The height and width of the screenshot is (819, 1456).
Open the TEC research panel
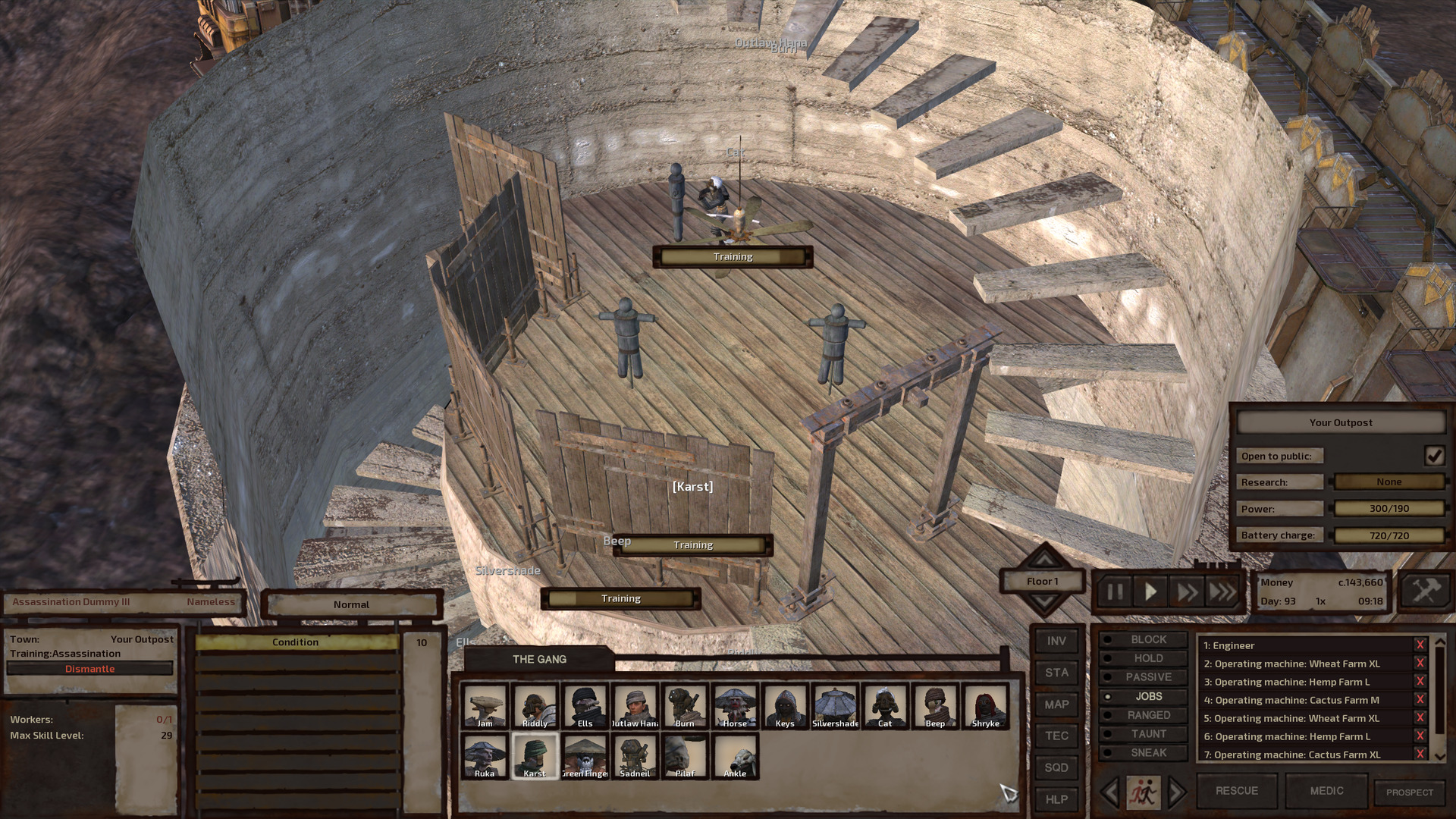1056,736
